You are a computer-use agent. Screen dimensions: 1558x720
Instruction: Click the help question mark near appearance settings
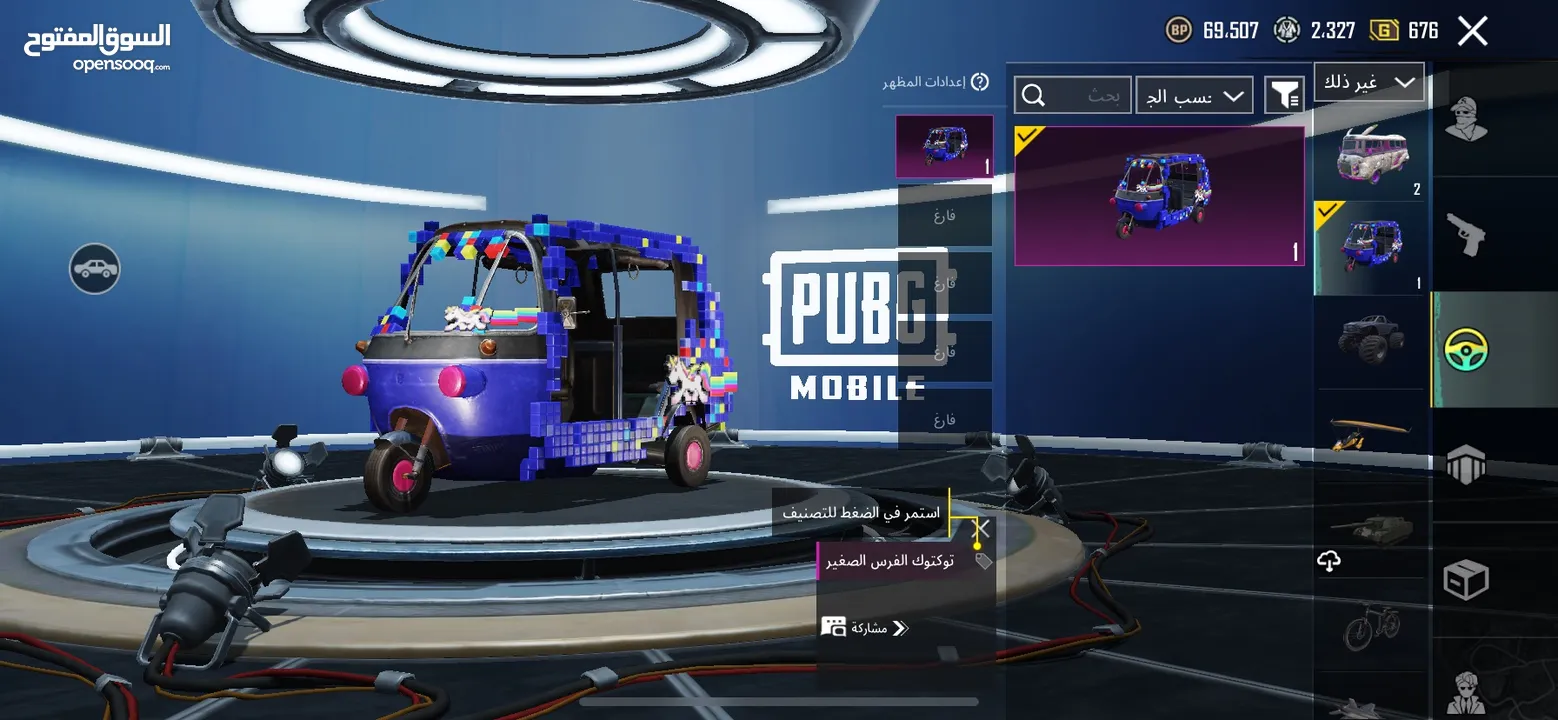coord(981,83)
